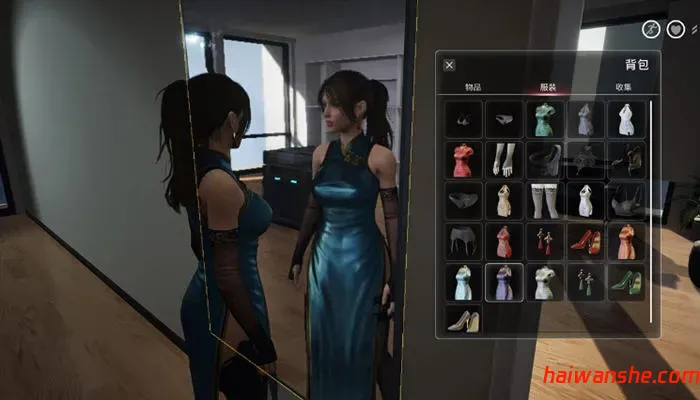Choose the purple cheongsam outfit
700x400 pixels.
[504, 282]
